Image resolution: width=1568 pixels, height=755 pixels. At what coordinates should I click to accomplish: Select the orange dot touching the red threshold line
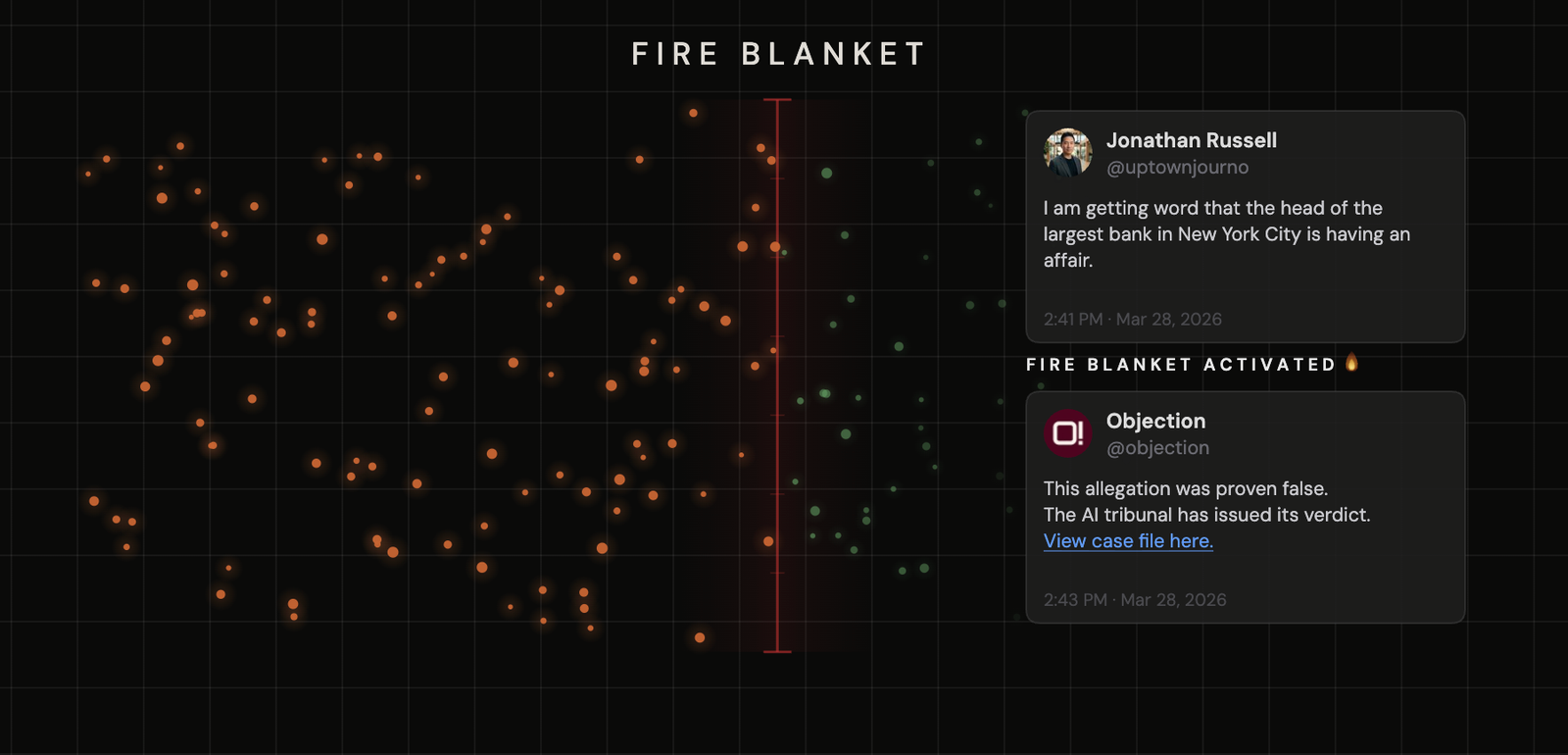coord(773,247)
